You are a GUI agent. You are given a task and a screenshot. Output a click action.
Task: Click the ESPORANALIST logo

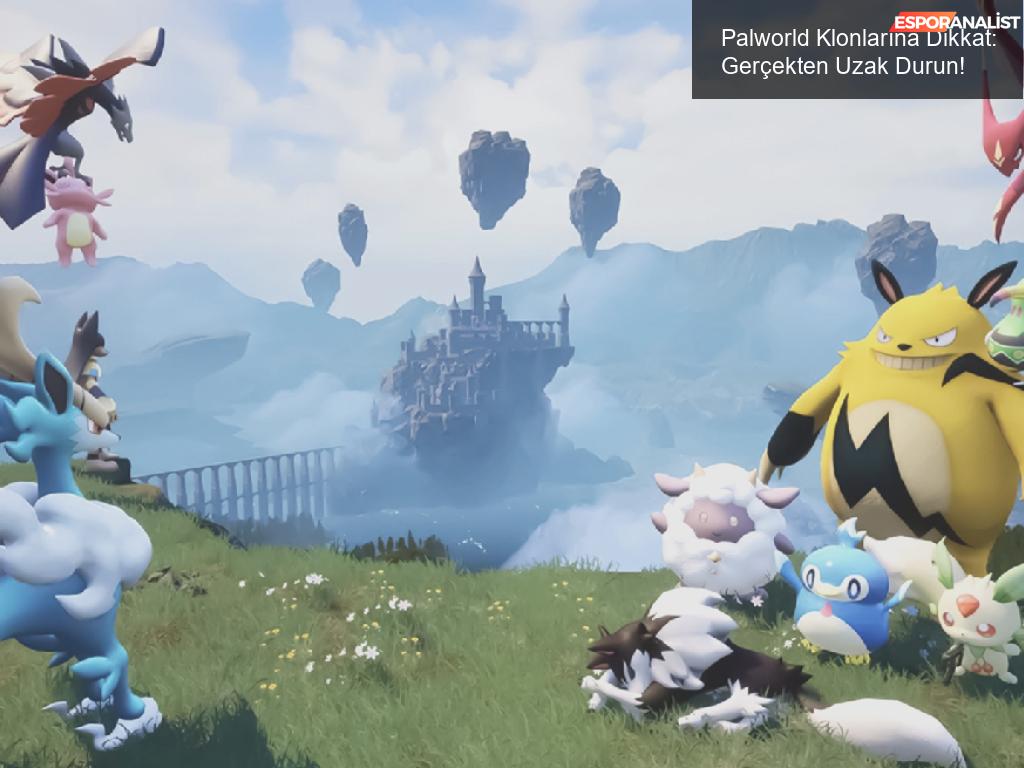coord(956,21)
